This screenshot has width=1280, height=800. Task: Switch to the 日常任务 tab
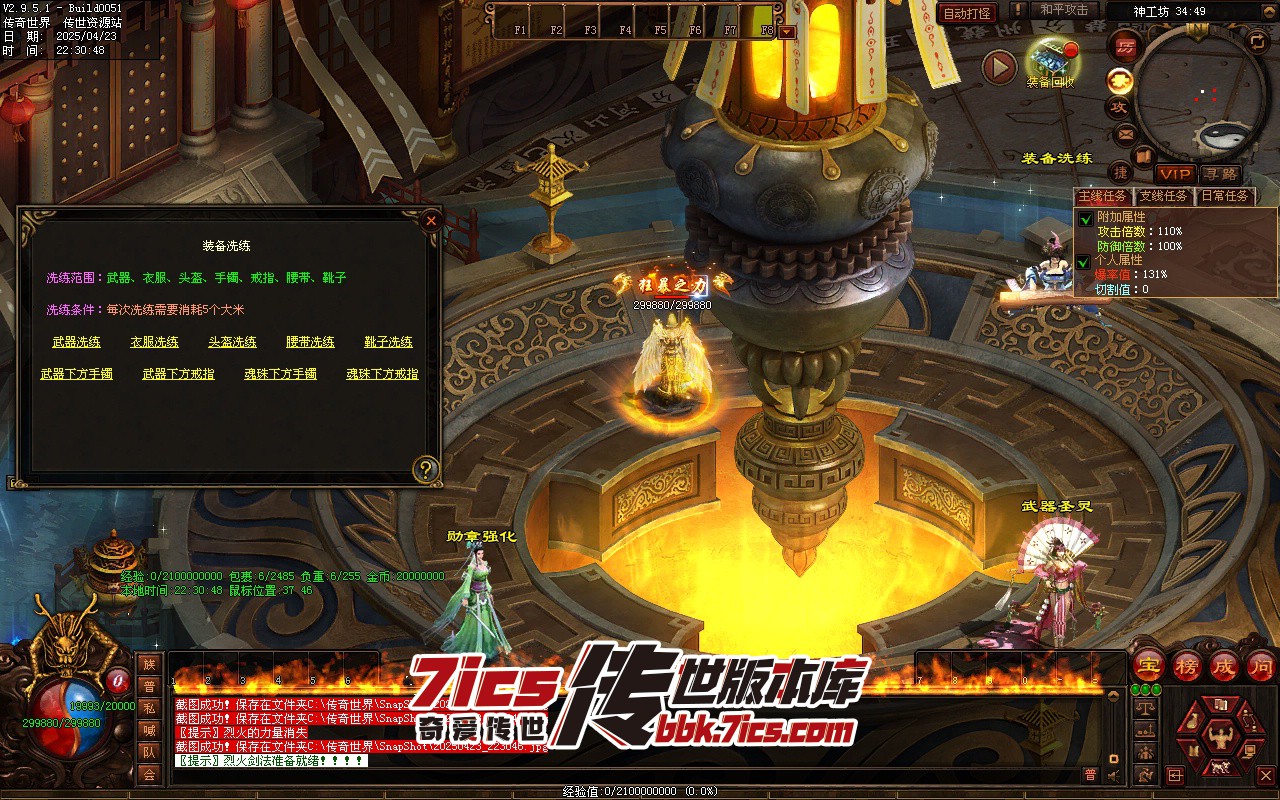[x=1224, y=196]
